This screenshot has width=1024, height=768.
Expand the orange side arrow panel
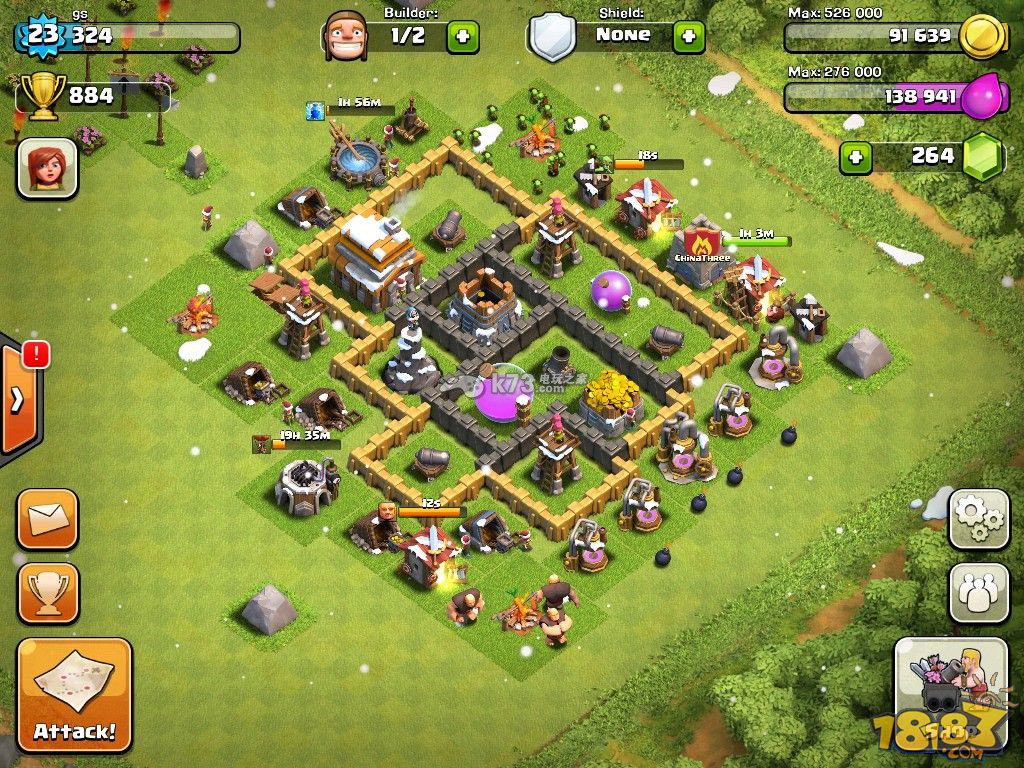tap(18, 400)
